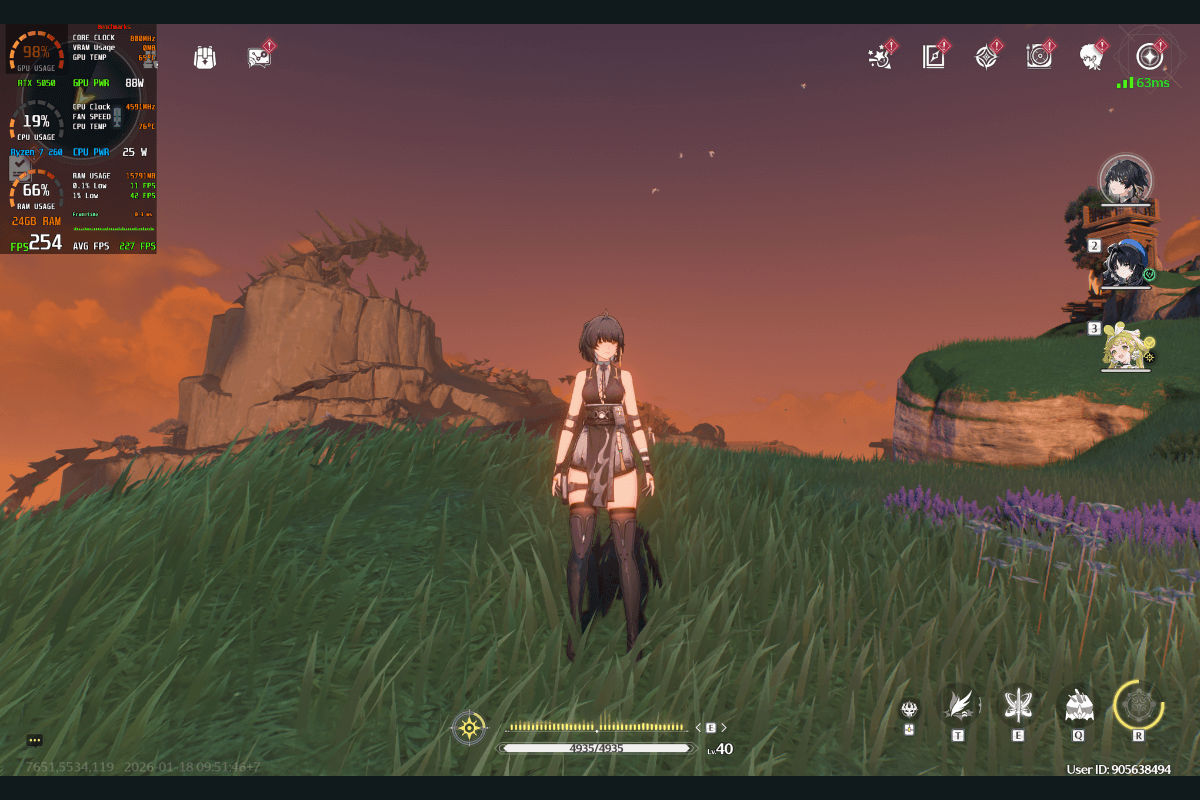
Task: Use the small utility gadget icon
Action: (909, 709)
